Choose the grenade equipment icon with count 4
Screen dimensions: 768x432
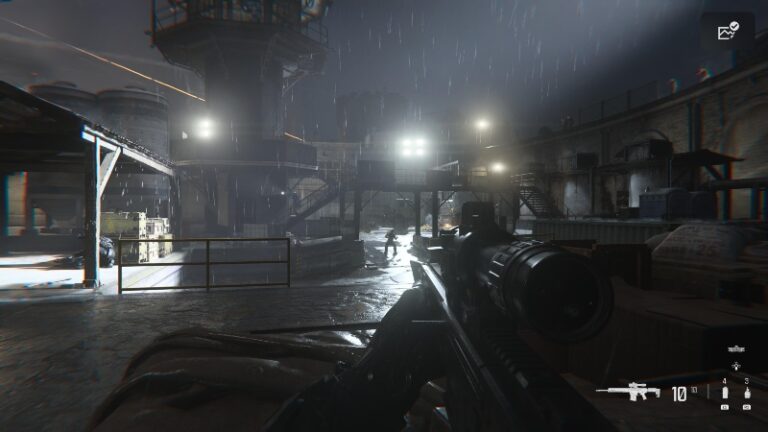coord(725,393)
